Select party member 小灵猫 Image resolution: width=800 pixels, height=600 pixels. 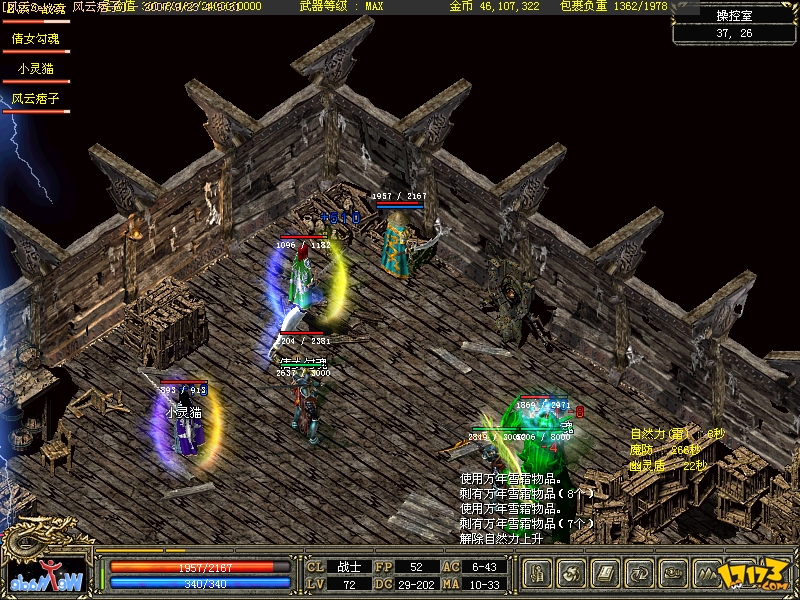[36, 69]
